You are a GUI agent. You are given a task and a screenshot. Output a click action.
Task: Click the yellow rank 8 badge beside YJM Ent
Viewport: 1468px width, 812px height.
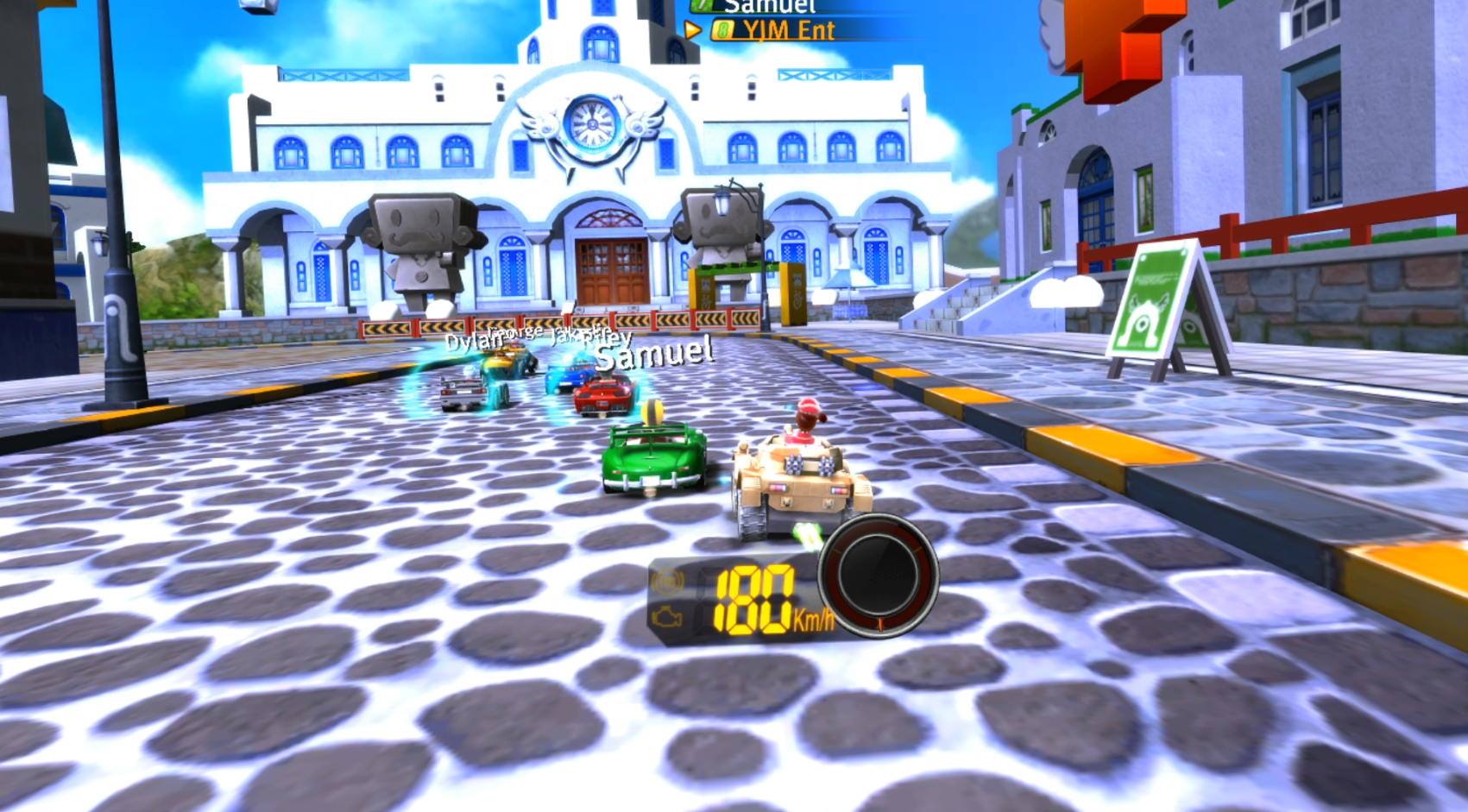click(723, 29)
